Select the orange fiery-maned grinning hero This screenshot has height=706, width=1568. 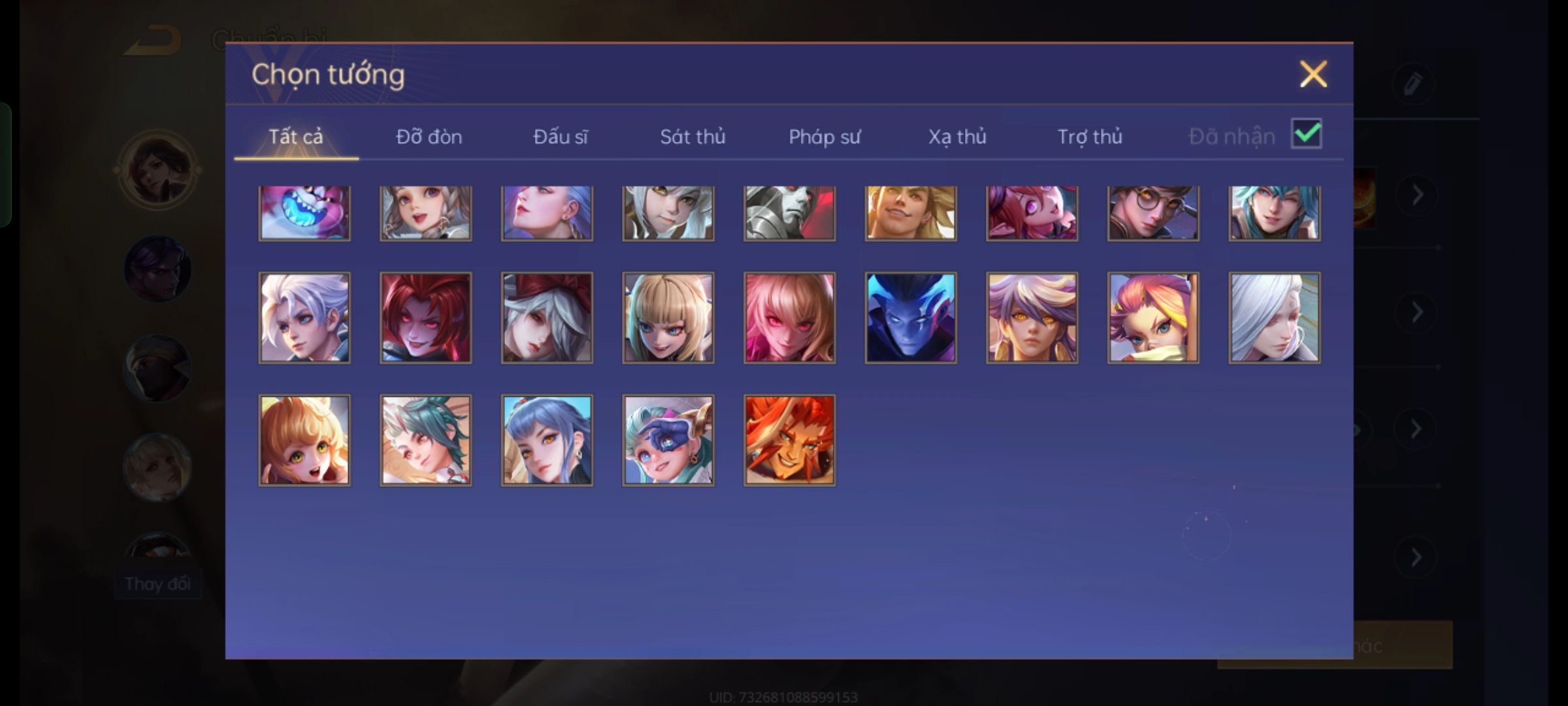click(x=789, y=440)
